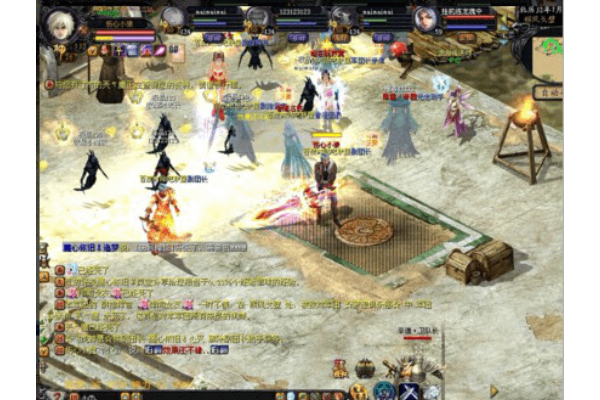600x400 pixels.
Task: Select party member 12312323's portrait
Action: coord(258,19)
